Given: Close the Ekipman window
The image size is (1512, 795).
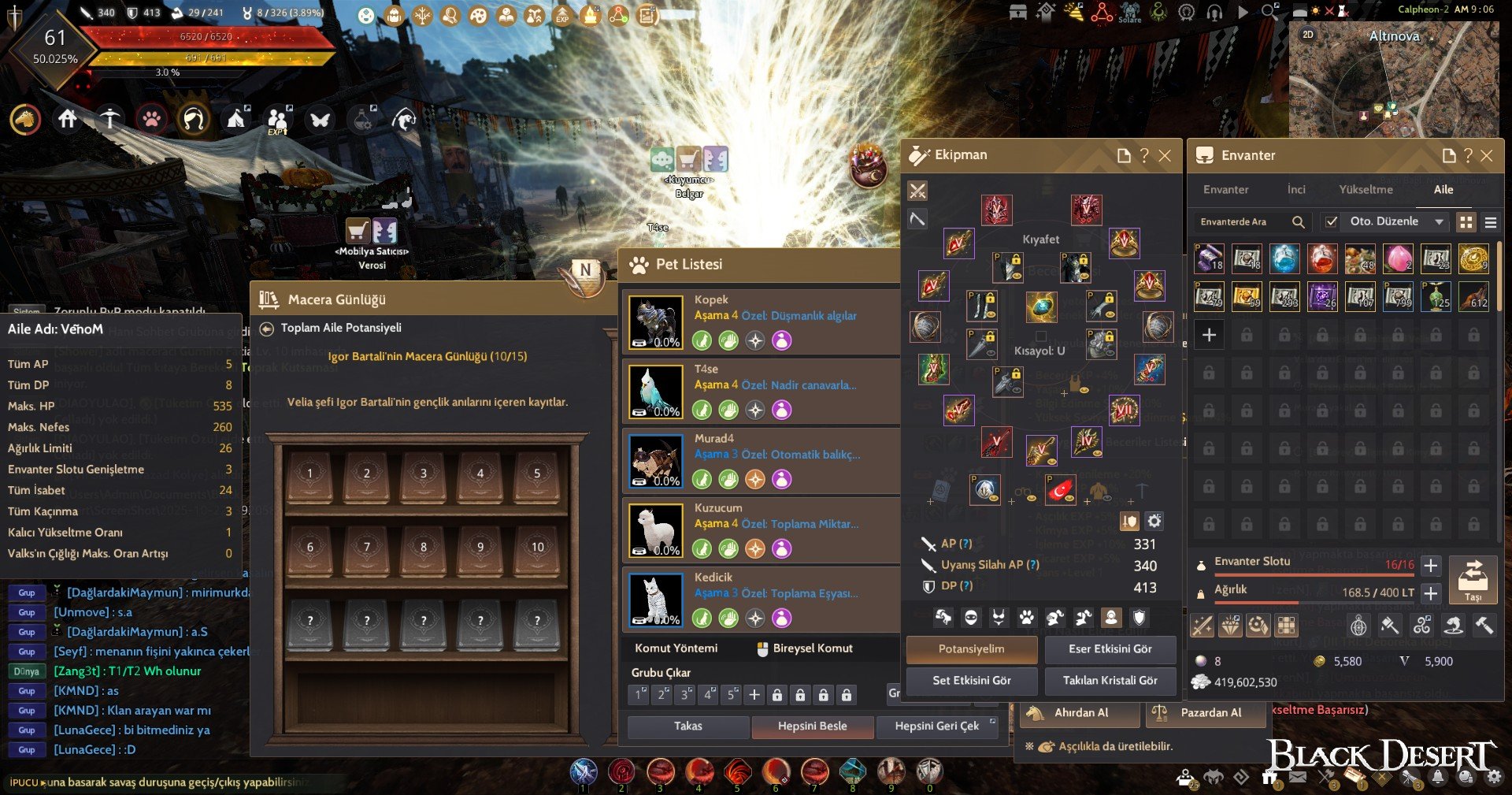Looking at the screenshot, I should [1165, 155].
